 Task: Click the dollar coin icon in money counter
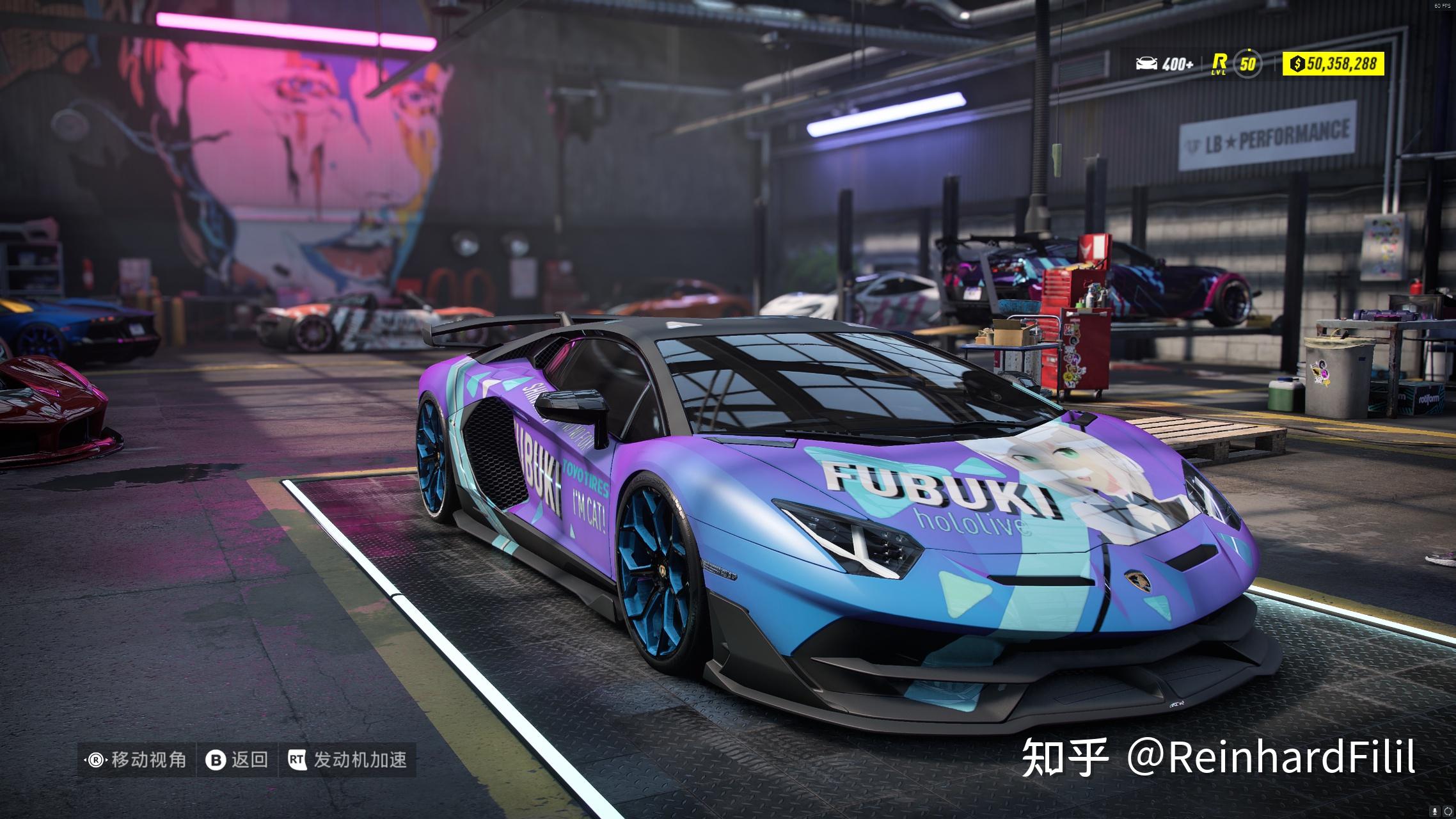point(1297,63)
